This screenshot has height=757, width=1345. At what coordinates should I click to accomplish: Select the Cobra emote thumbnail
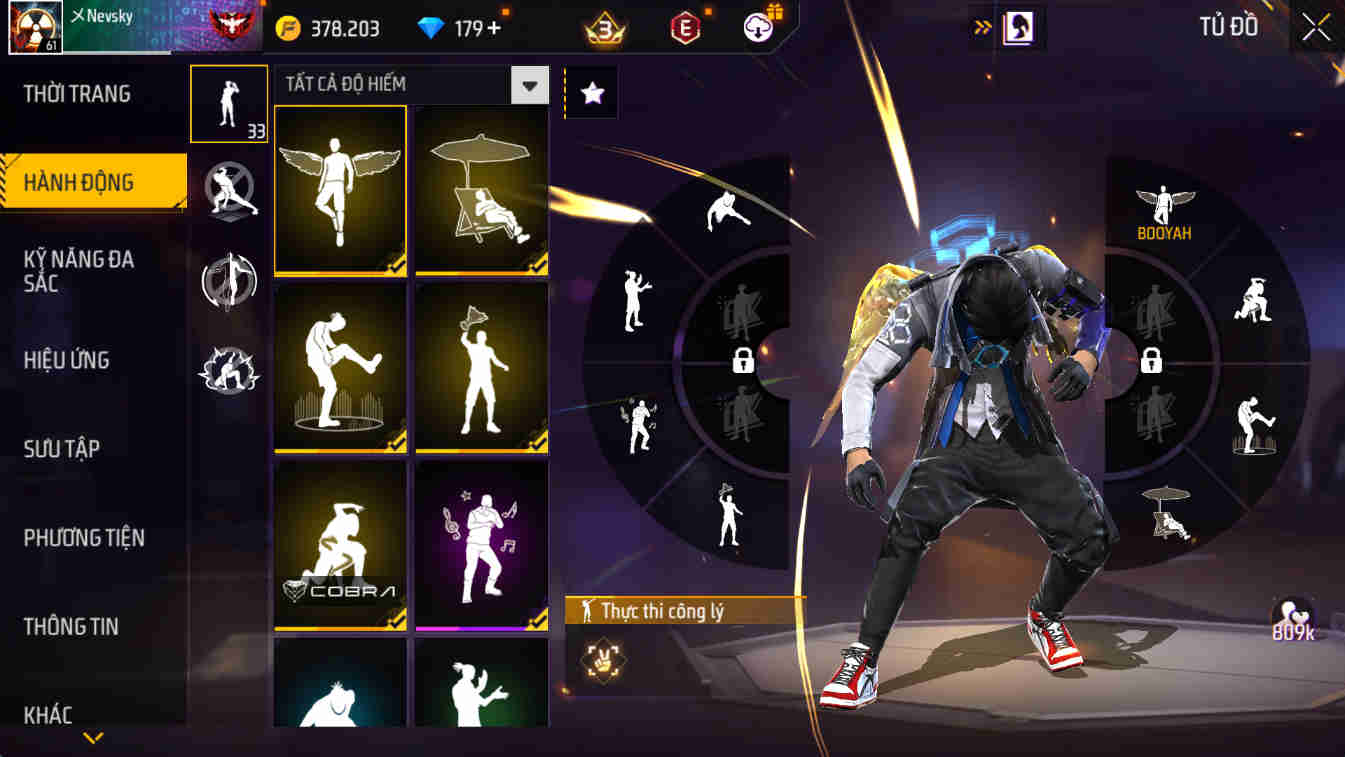pyautogui.click(x=340, y=545)
